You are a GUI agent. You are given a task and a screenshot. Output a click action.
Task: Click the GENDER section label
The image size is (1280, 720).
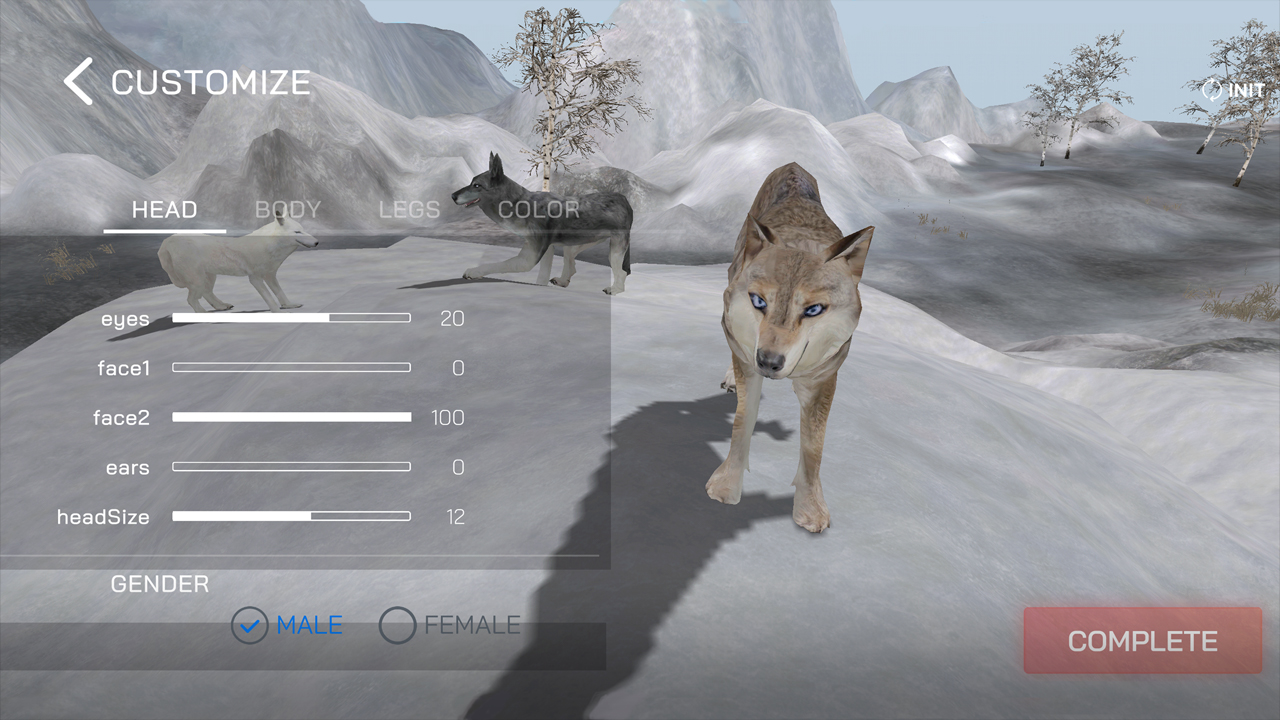tap(160, 584)
